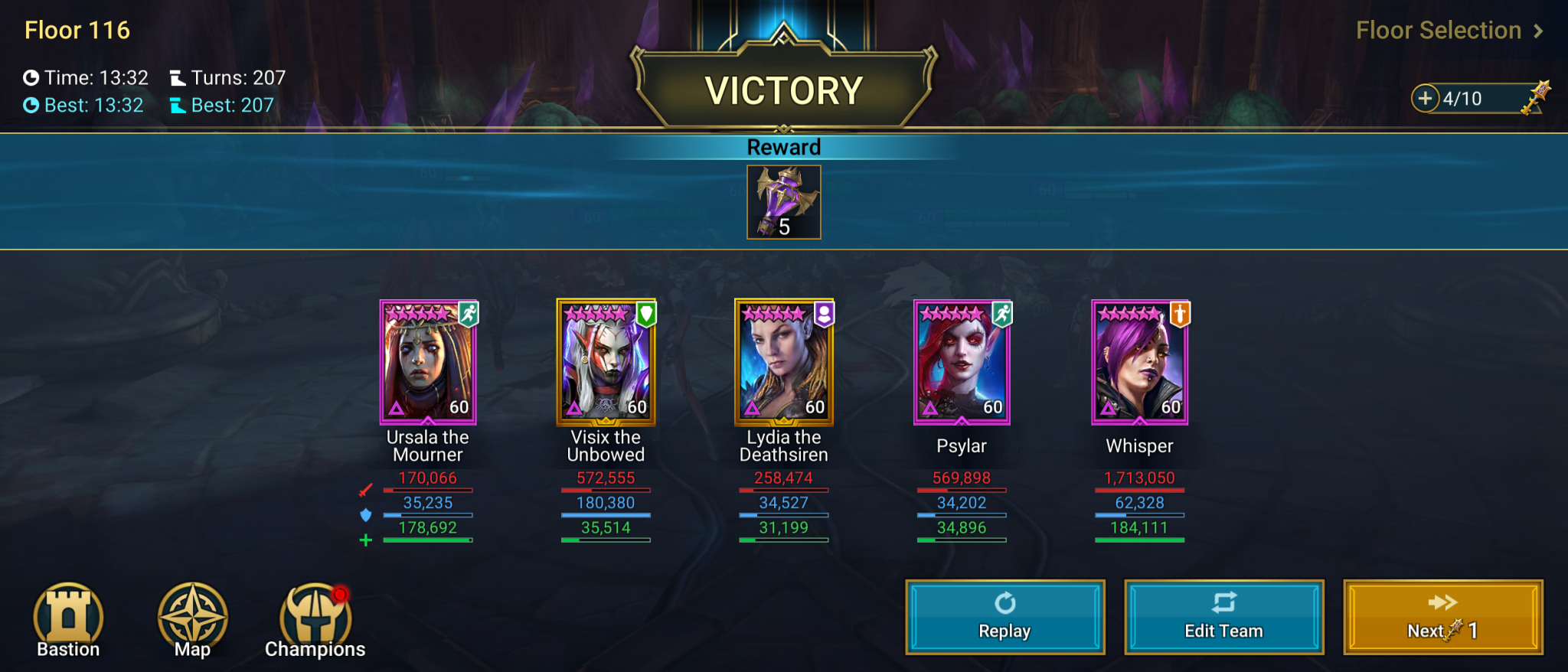This screenshot has height=672, width=1568.
Task: Click the plus icon beside the key counter
Action: click(1426, 98)
